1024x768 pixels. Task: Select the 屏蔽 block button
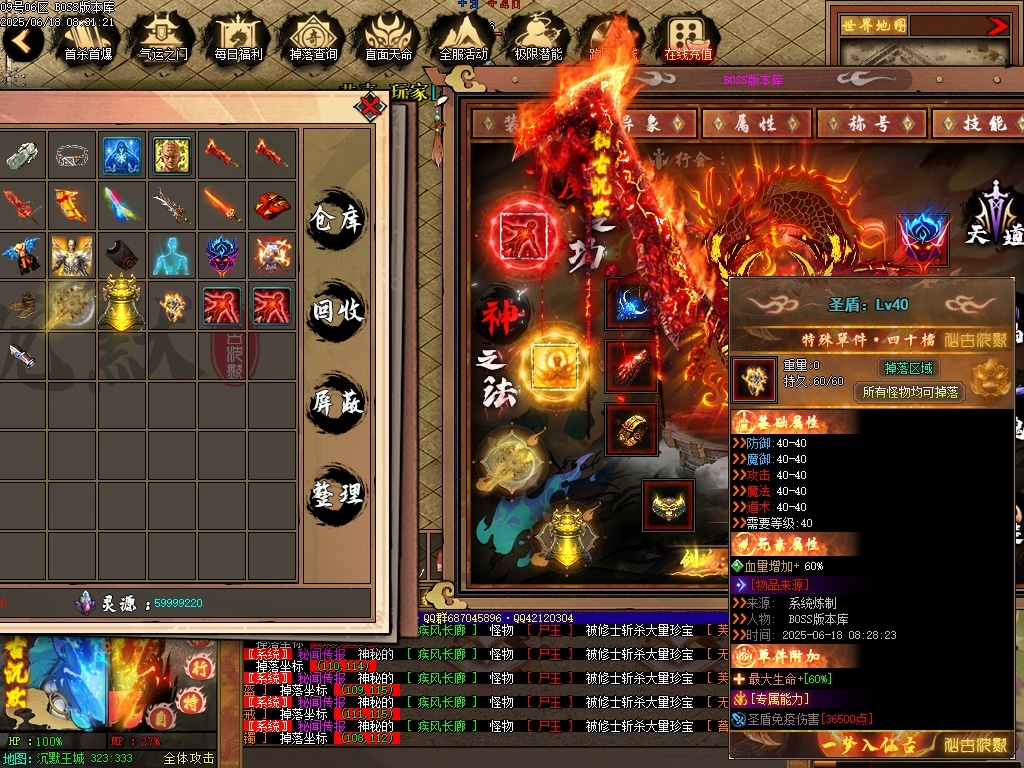(336, 403)
